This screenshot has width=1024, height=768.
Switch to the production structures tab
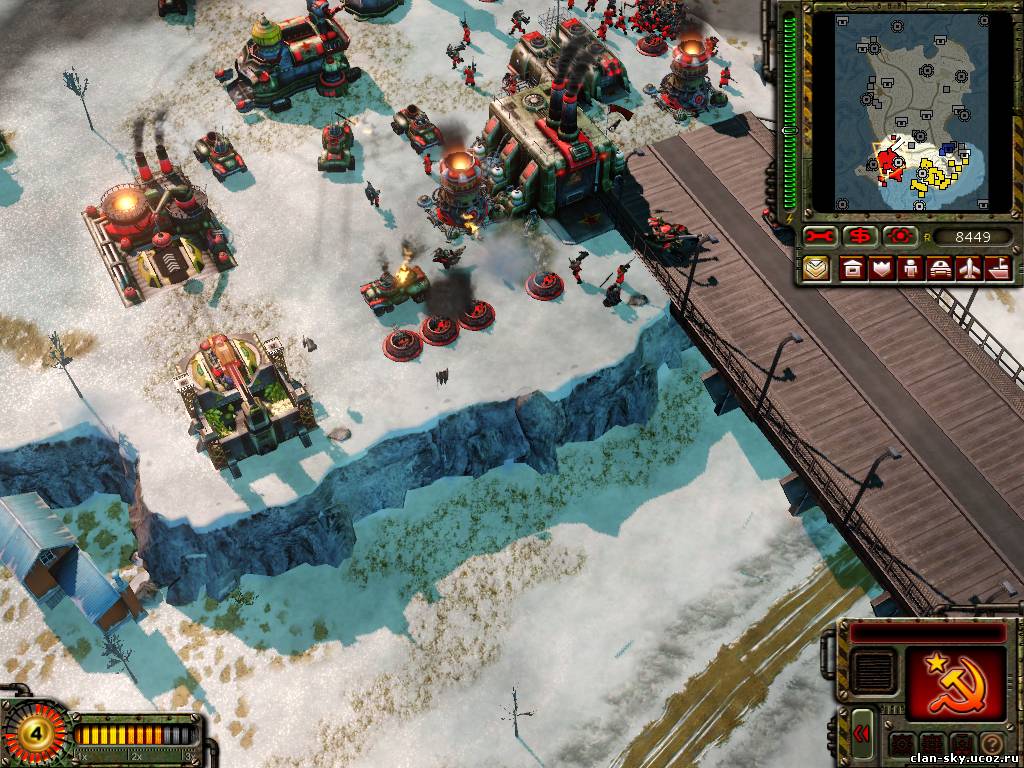tap(853, 269)
